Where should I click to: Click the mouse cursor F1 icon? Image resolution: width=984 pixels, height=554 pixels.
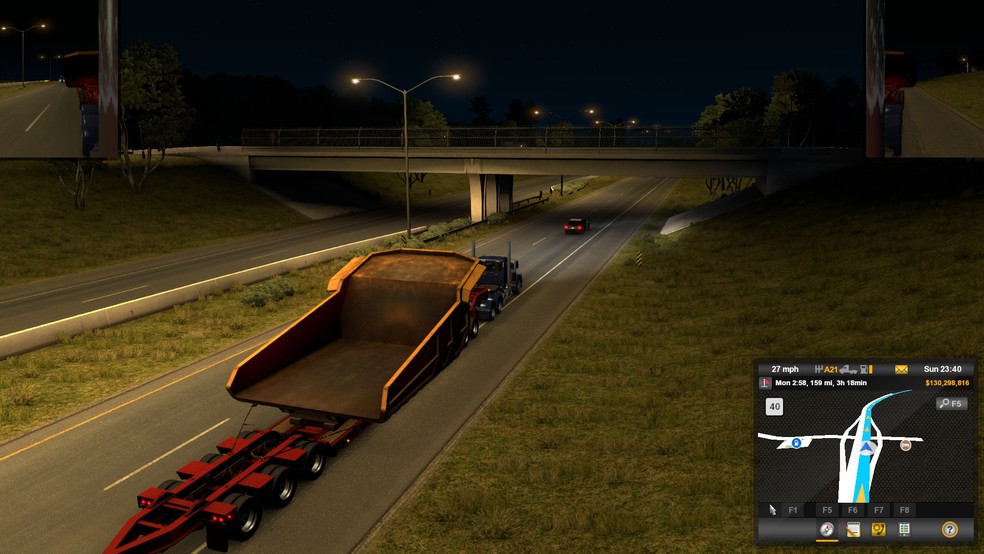(x=773, y=510)
